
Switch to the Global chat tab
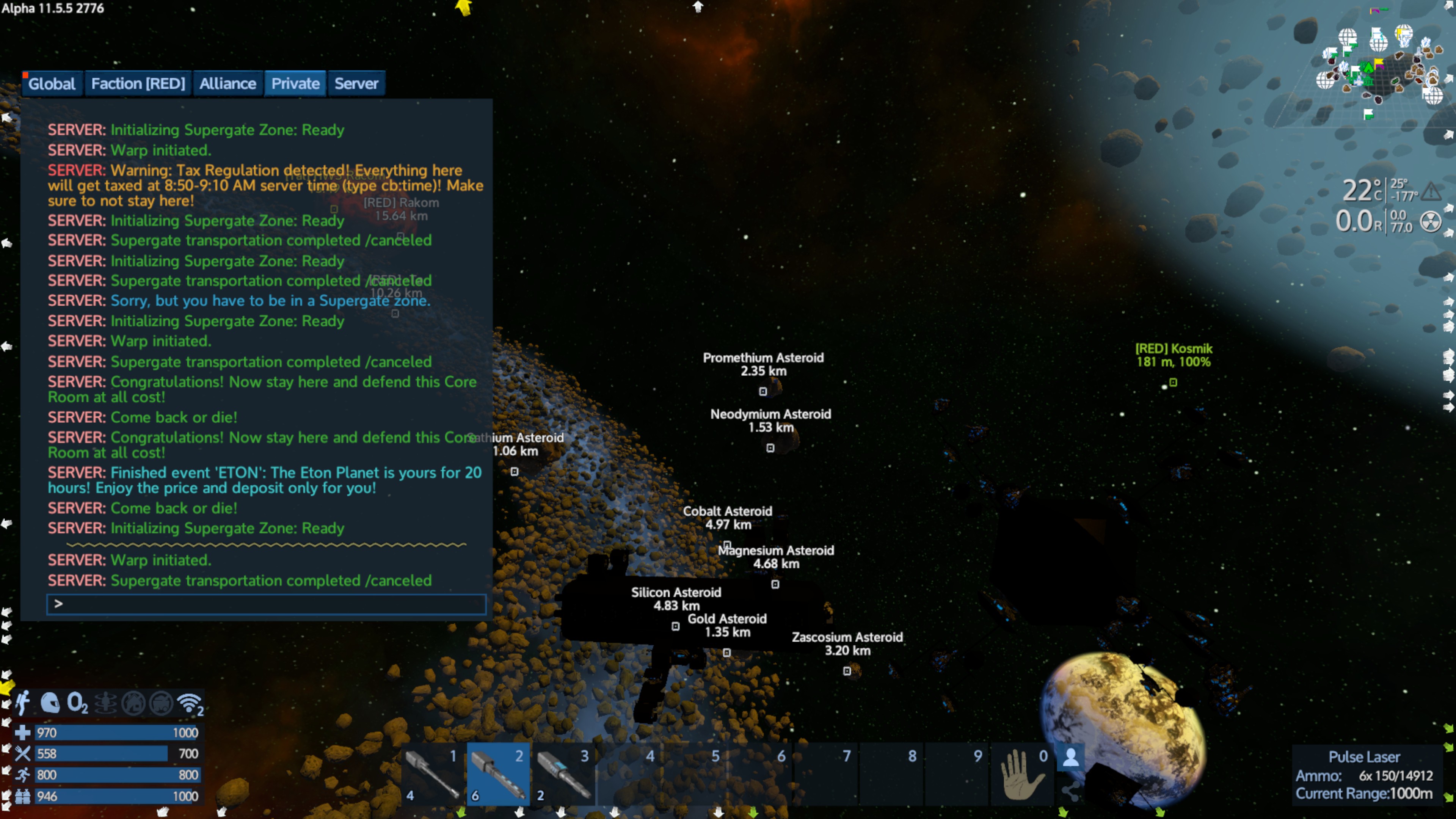[x=52, y=84]
